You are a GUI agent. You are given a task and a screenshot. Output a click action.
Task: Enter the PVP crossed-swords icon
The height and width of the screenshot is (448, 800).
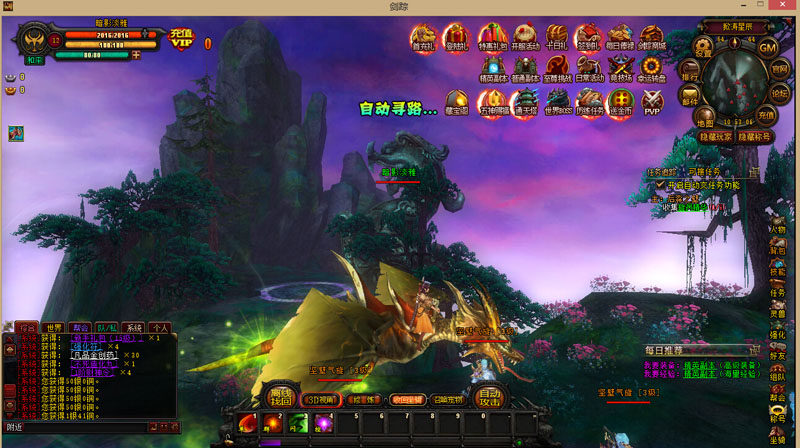652,101
